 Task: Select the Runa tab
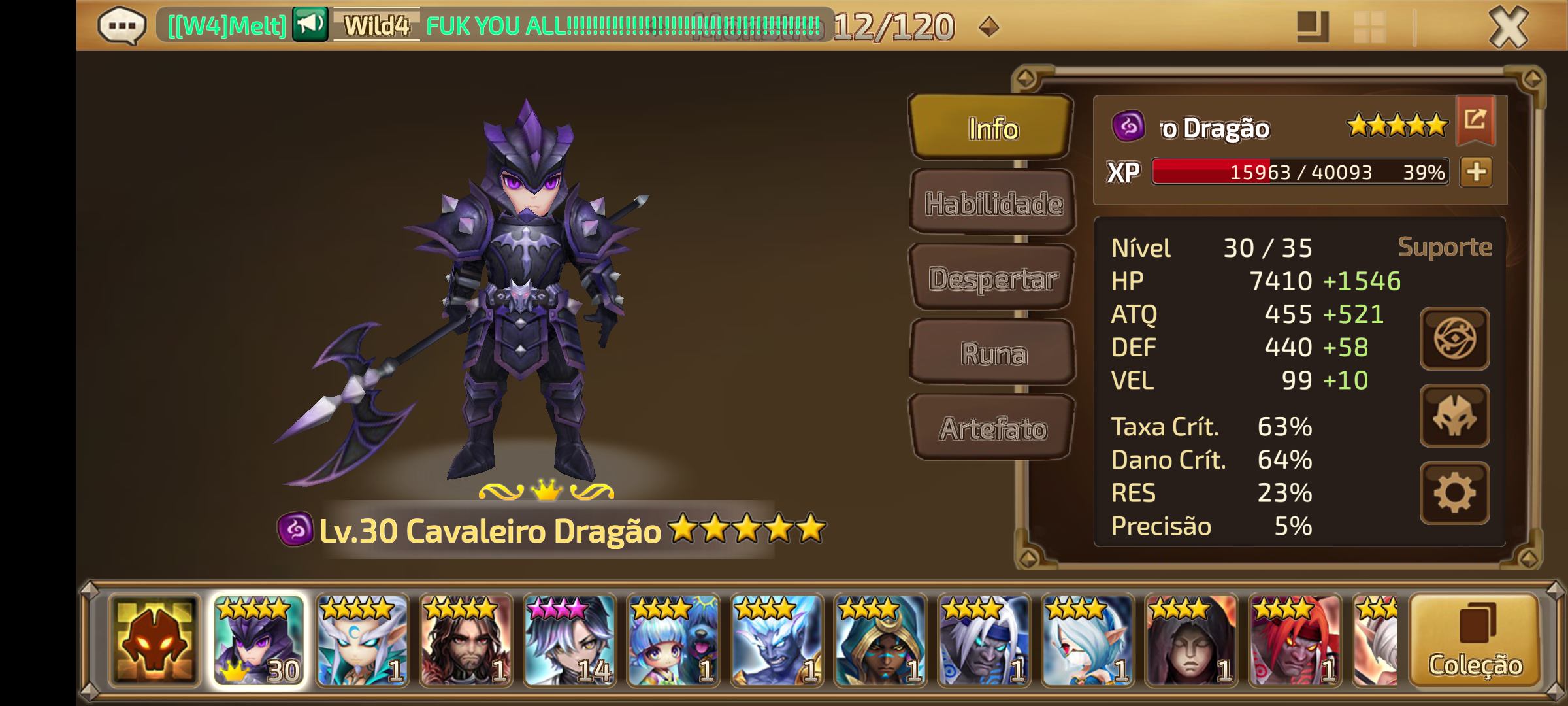(x=993, y=354)
